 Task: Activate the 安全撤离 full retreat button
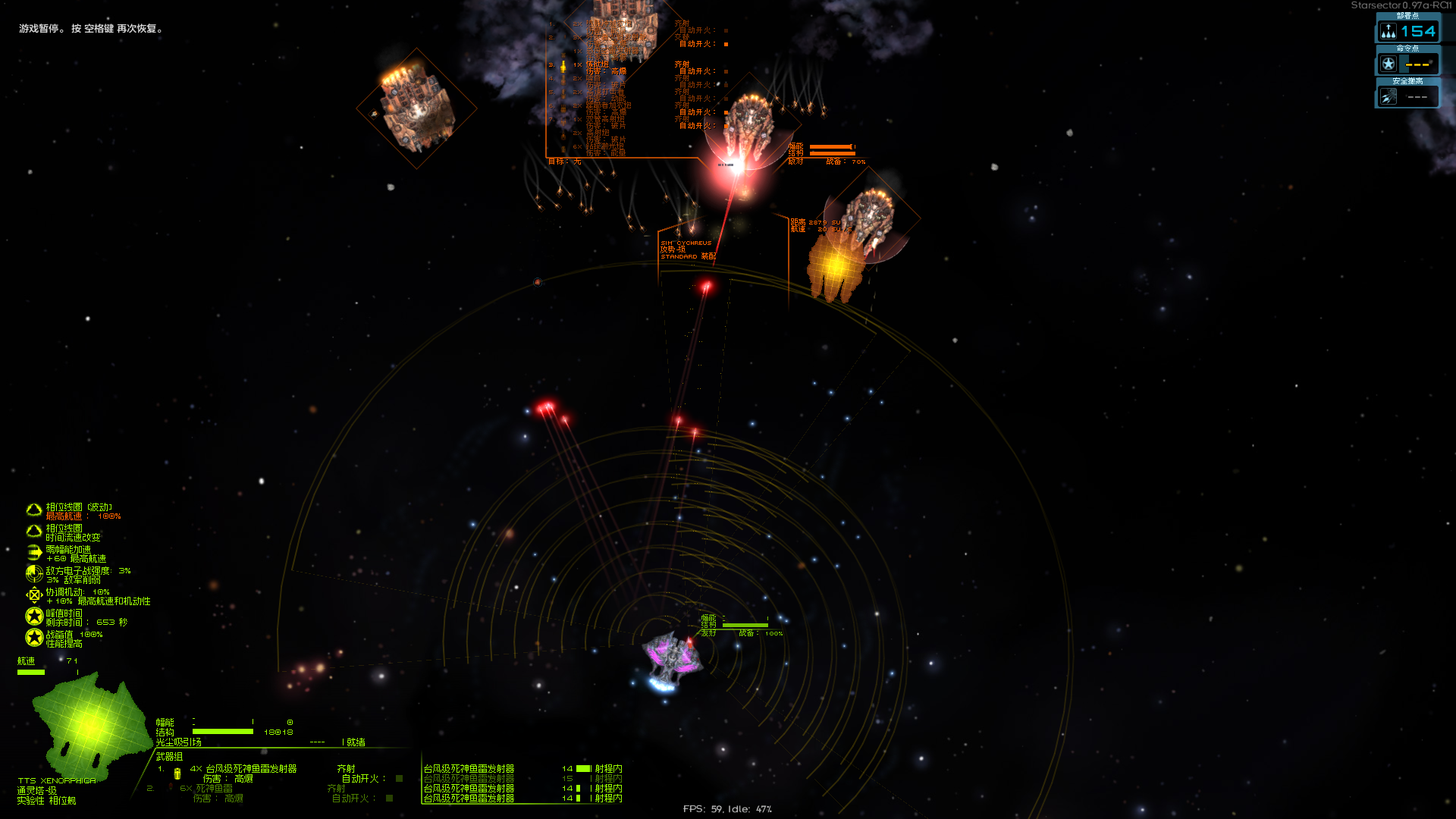coord(1407,96)
